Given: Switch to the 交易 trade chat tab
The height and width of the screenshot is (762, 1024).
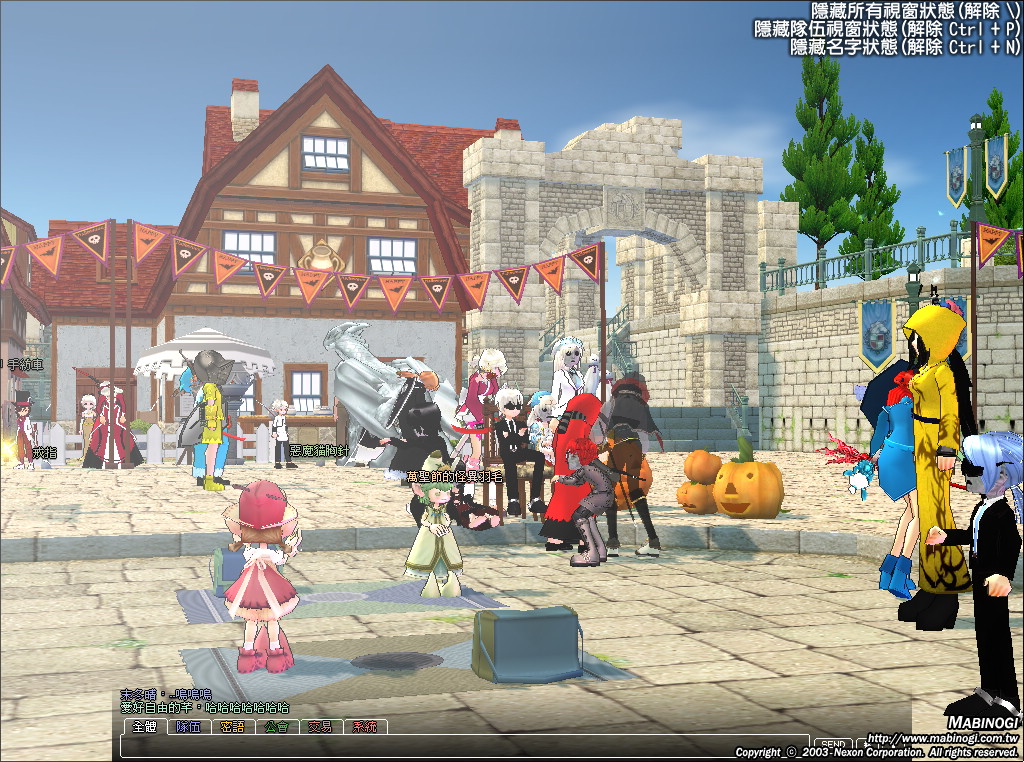Looking at the screenshot, I should 320,727.
